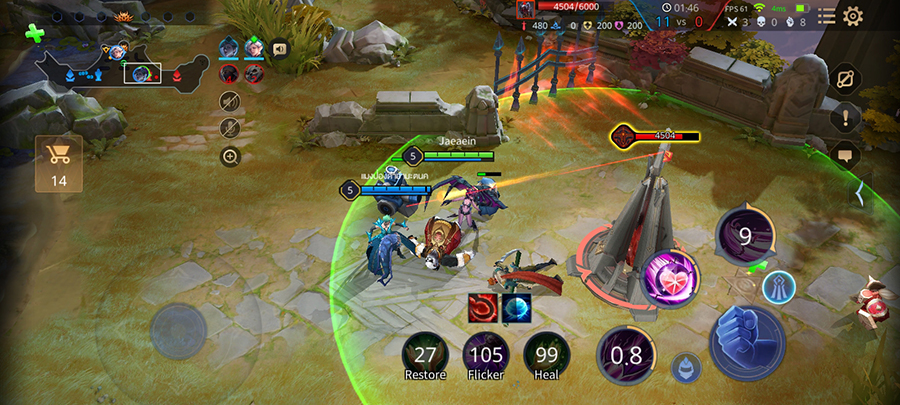Open the chat bubble button
Viewport: 900px width, 405px height.
(x=845, y=156)
